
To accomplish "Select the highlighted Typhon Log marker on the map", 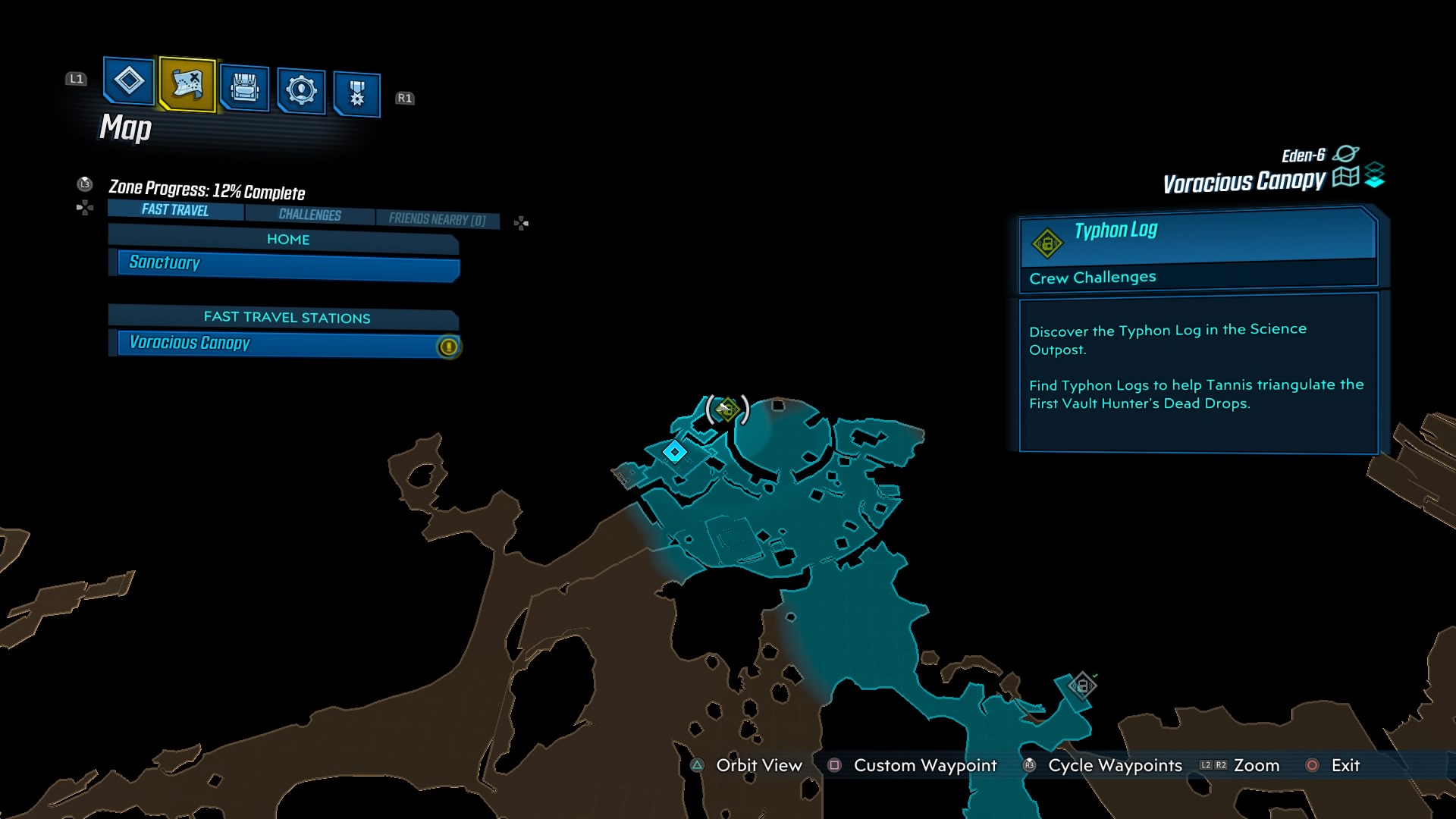I will click(x=727, y=410).
